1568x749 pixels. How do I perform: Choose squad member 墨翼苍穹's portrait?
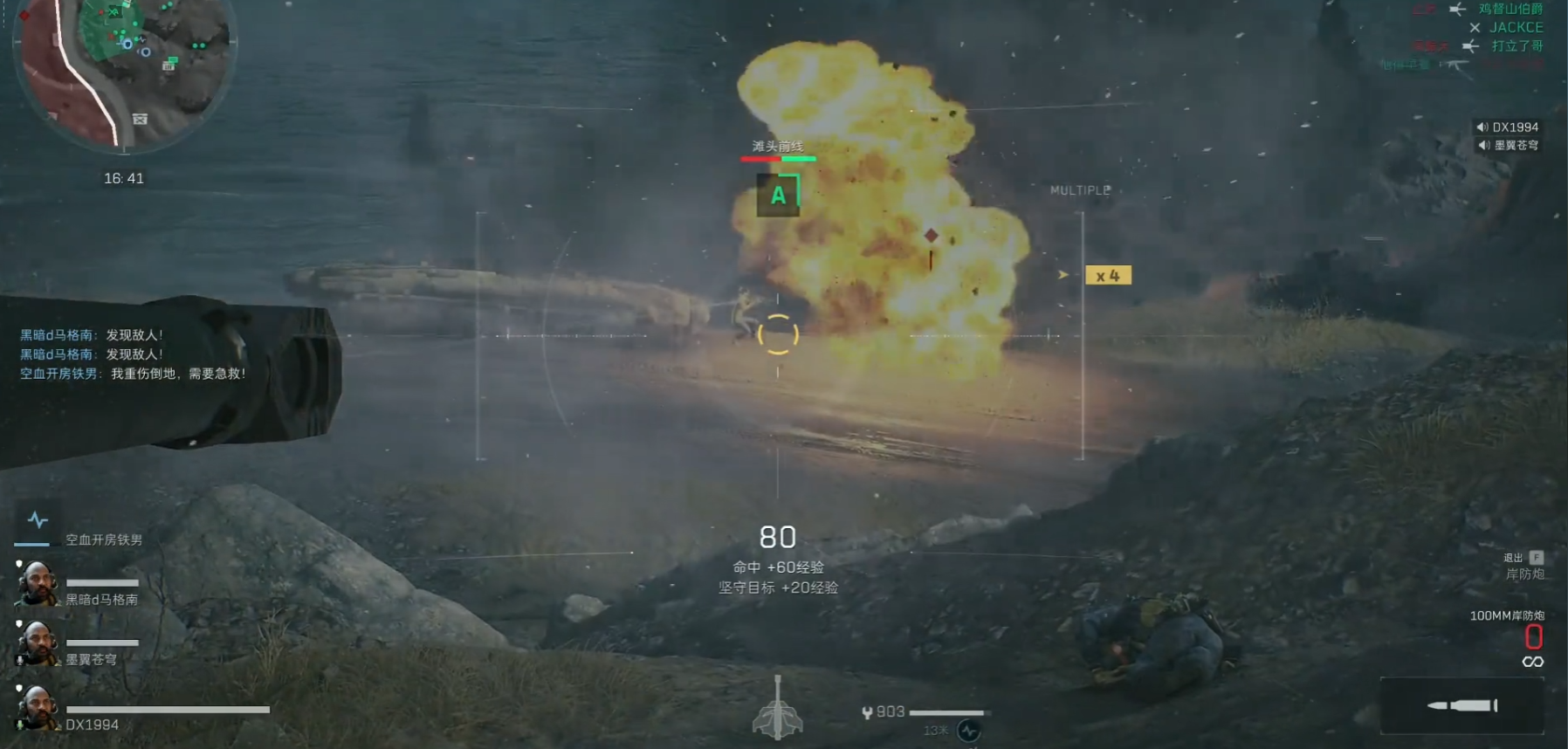click(x=36, y=644)
